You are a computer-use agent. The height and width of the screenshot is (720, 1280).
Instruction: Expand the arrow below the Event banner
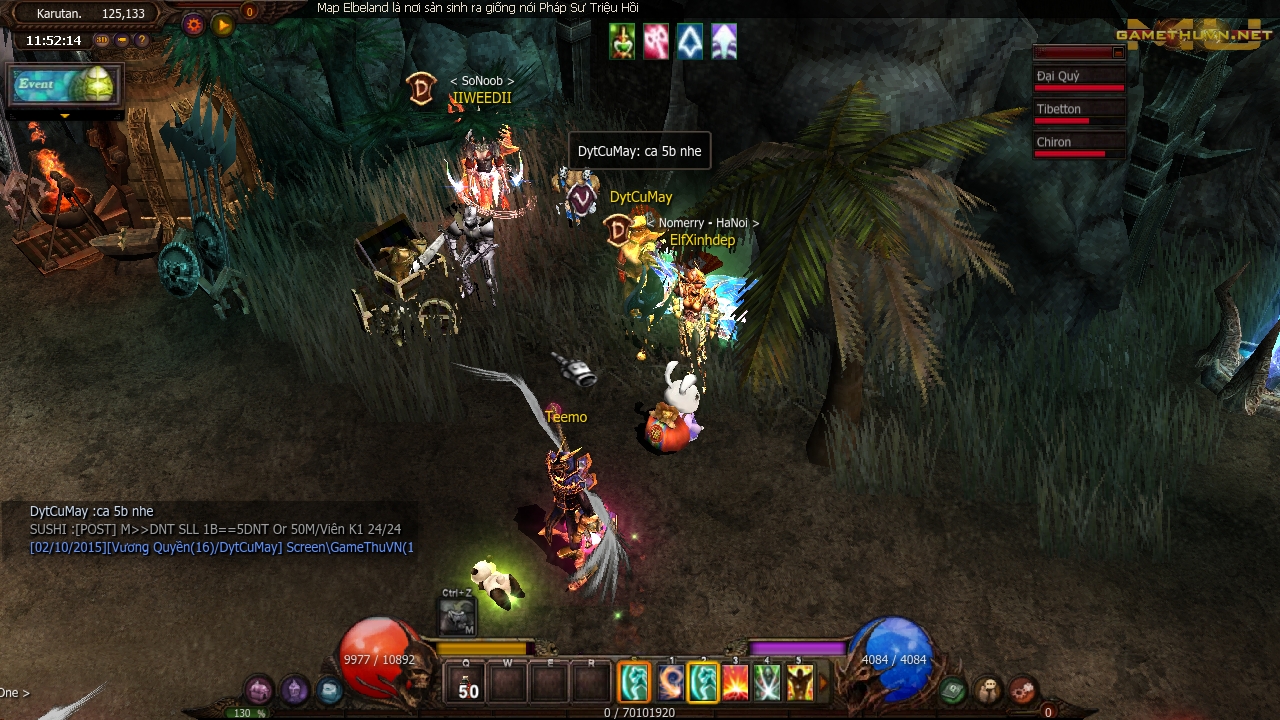coord(65,116)
